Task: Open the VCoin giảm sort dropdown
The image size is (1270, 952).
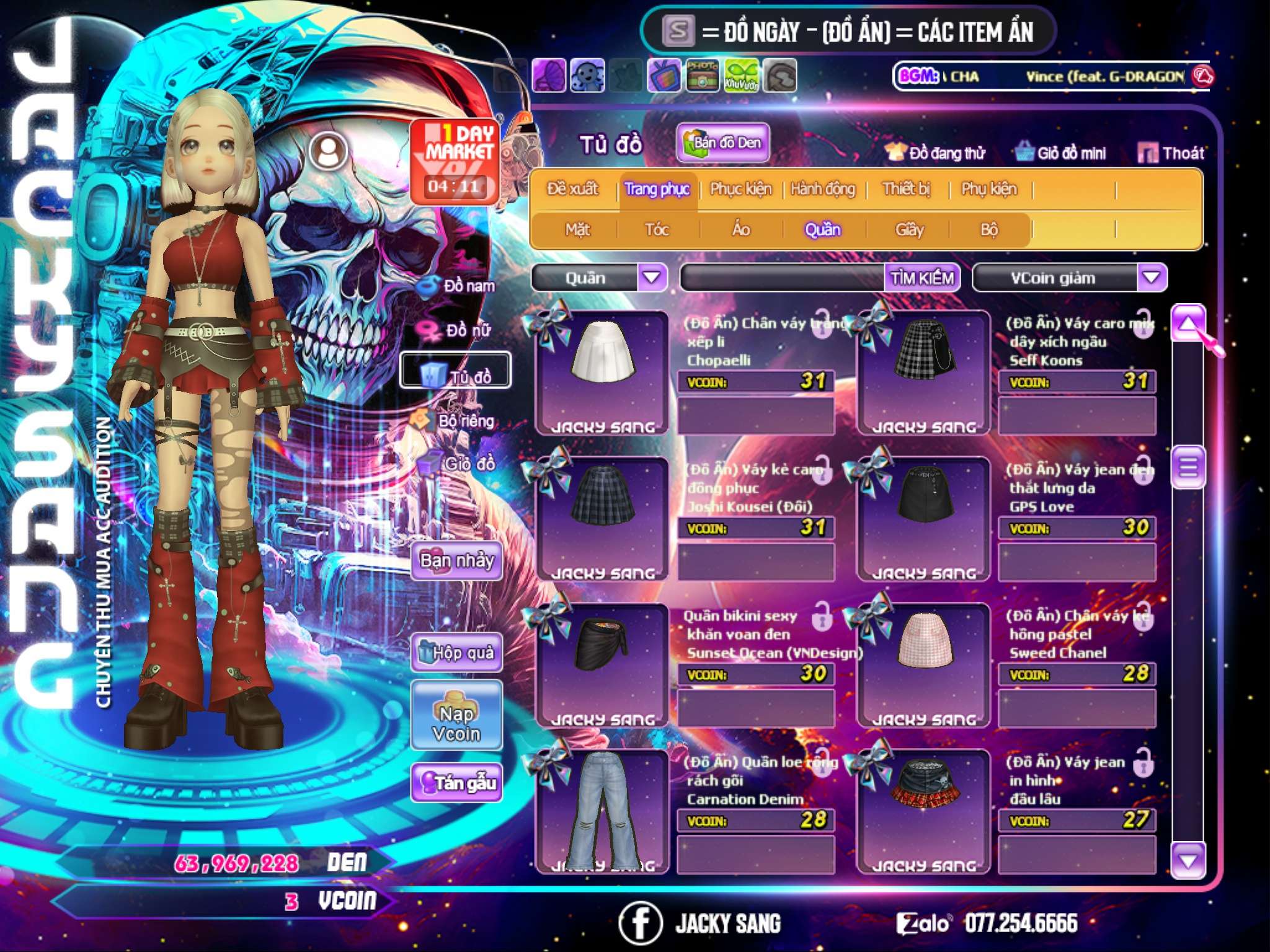Action: (1152, 277)
